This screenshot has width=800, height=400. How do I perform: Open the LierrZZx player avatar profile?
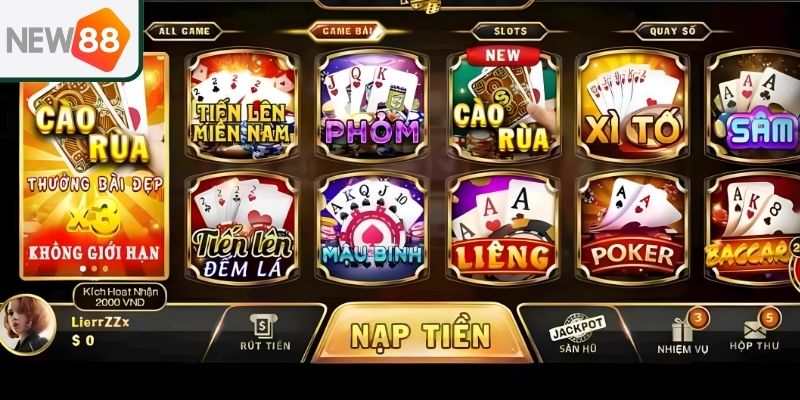click(x=24, y=325)
